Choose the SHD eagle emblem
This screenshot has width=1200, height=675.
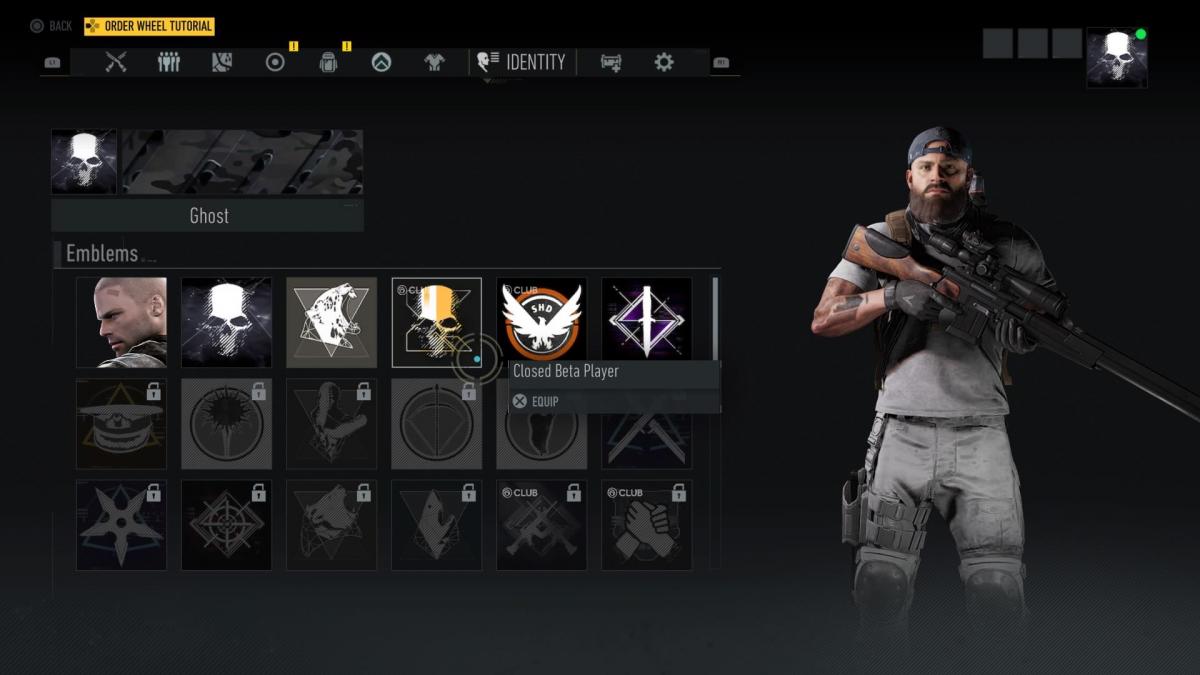coord(541,322)
